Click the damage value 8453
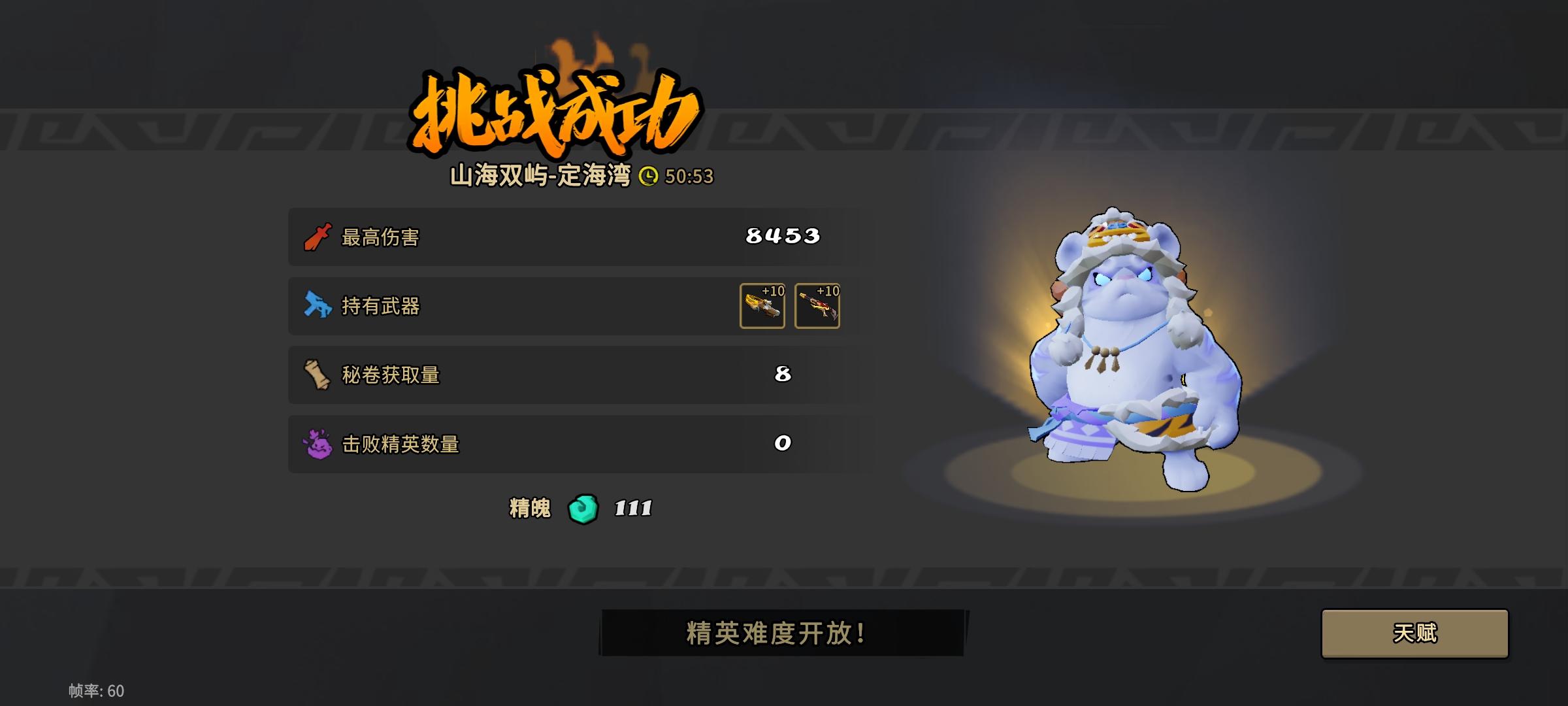This screenshot has width=1568, height=706. point(782,237)
